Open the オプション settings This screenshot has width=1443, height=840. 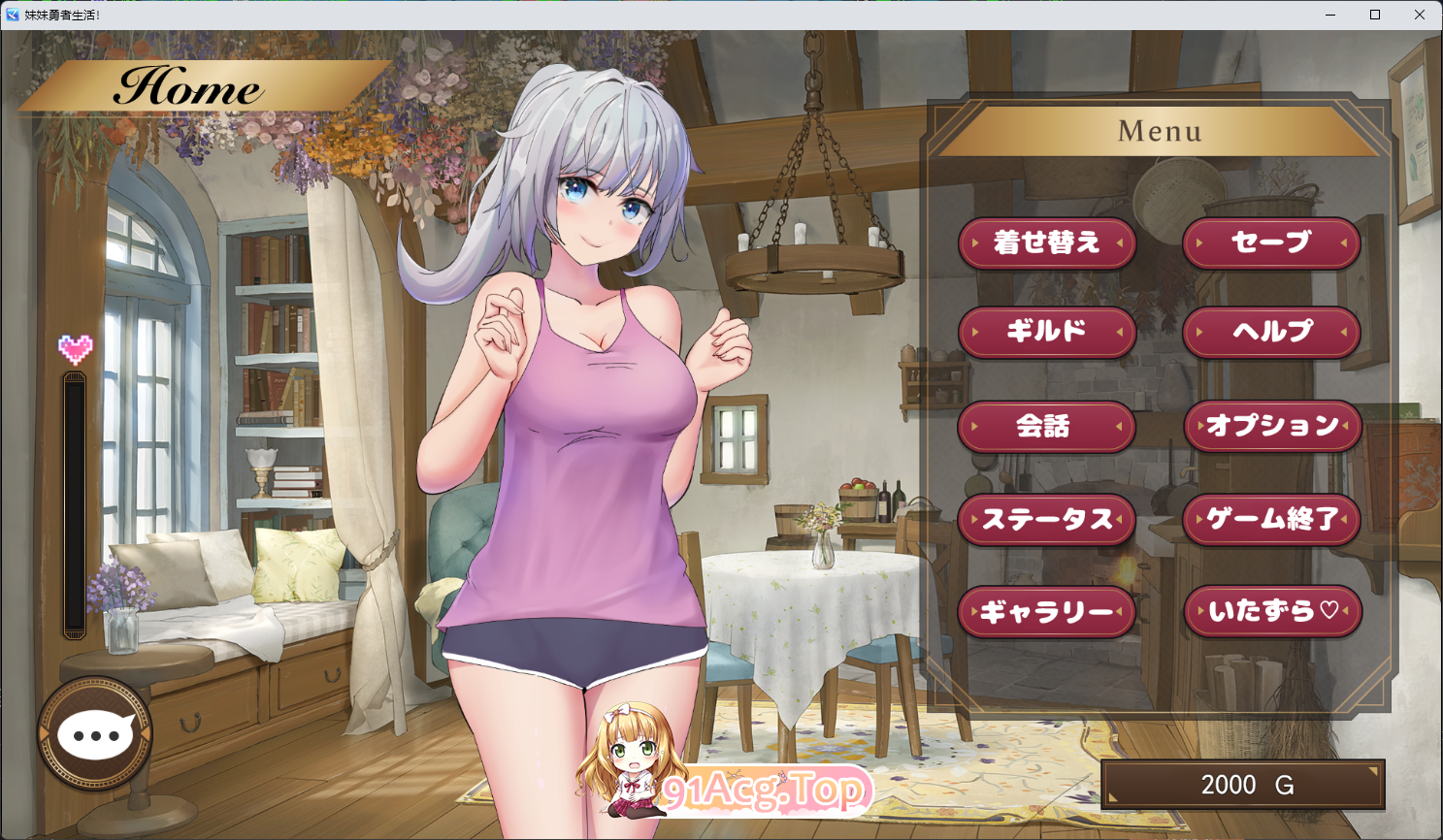(x=1272, y=426)
